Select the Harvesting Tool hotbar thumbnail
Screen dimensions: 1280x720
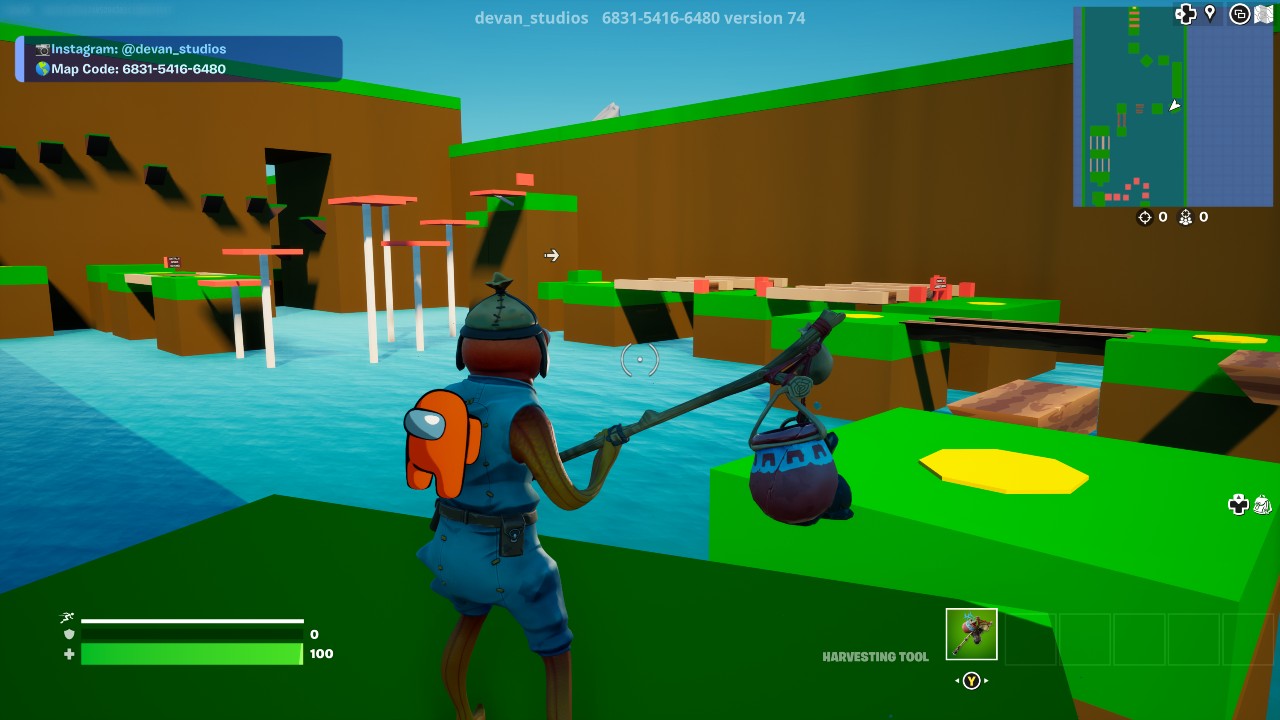click(x=970, y=634)
